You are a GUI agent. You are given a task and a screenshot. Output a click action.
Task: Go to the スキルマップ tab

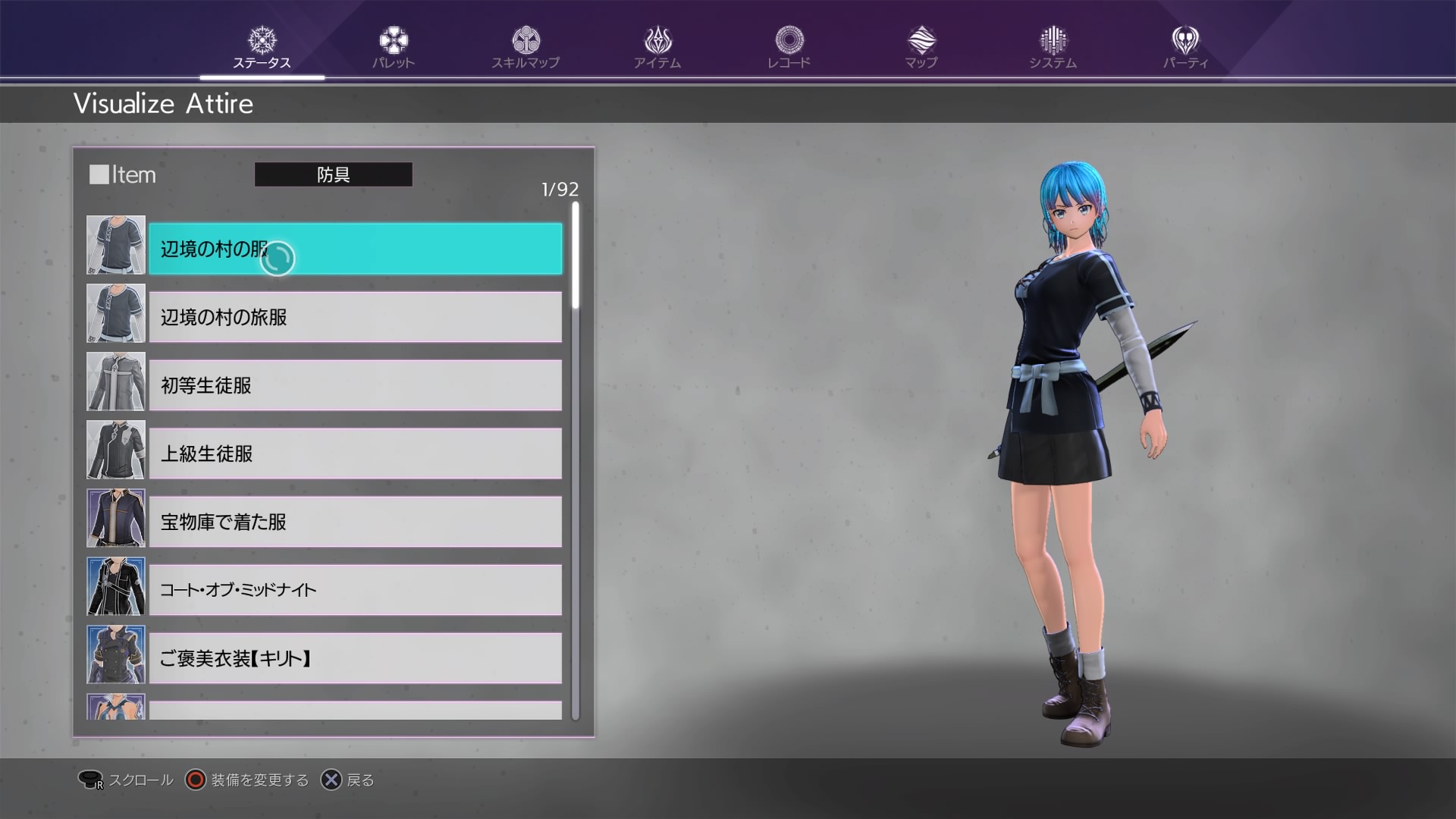525,48
